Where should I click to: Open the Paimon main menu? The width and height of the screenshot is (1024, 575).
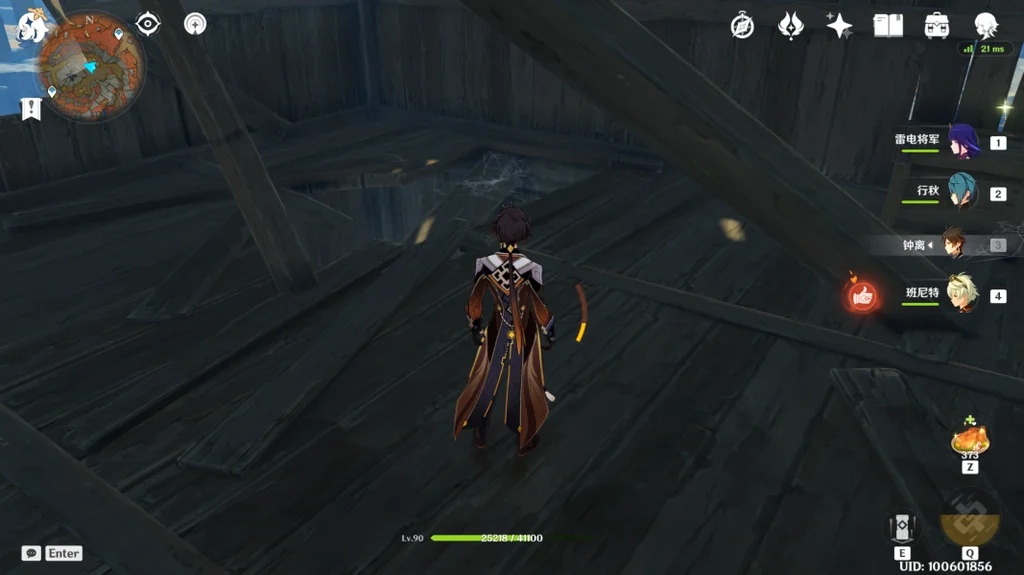pos(33,26)
